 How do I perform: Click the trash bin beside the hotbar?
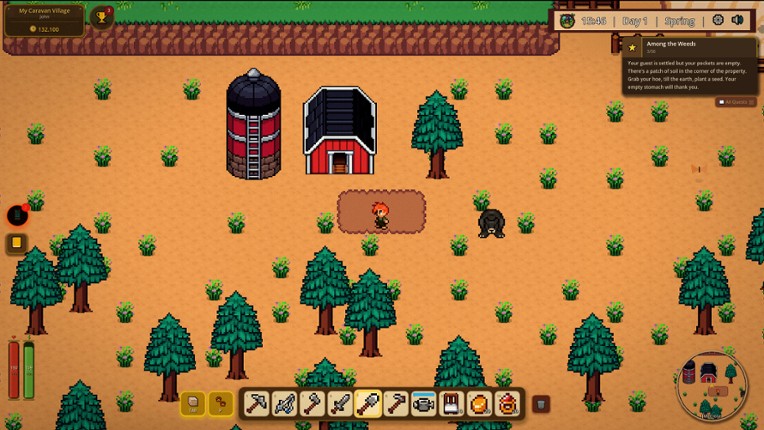[541, 404]
